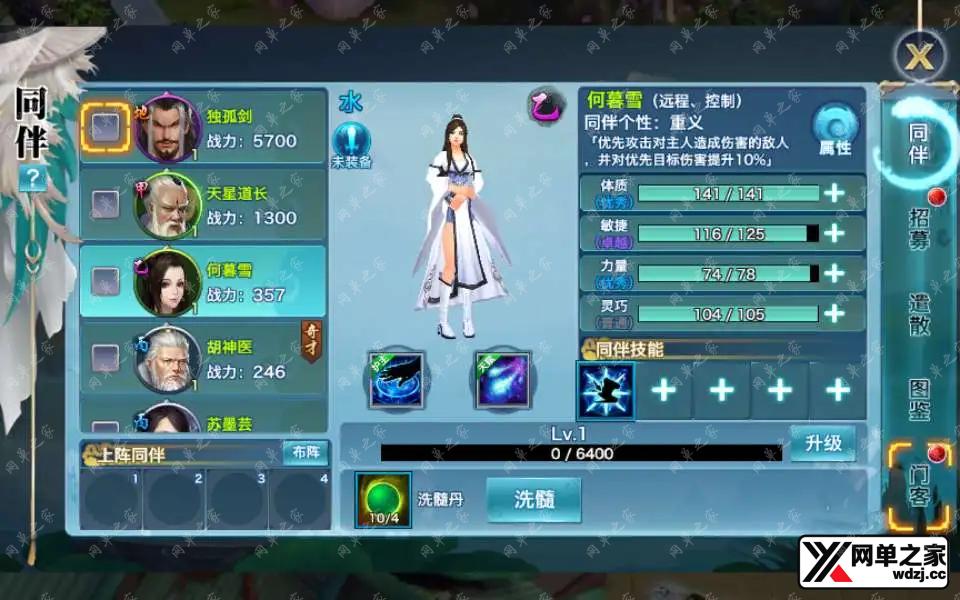The image size is (960, 600).
Task: Switch to the 图鉴 codex tab
Action: (x=919, y=398)
